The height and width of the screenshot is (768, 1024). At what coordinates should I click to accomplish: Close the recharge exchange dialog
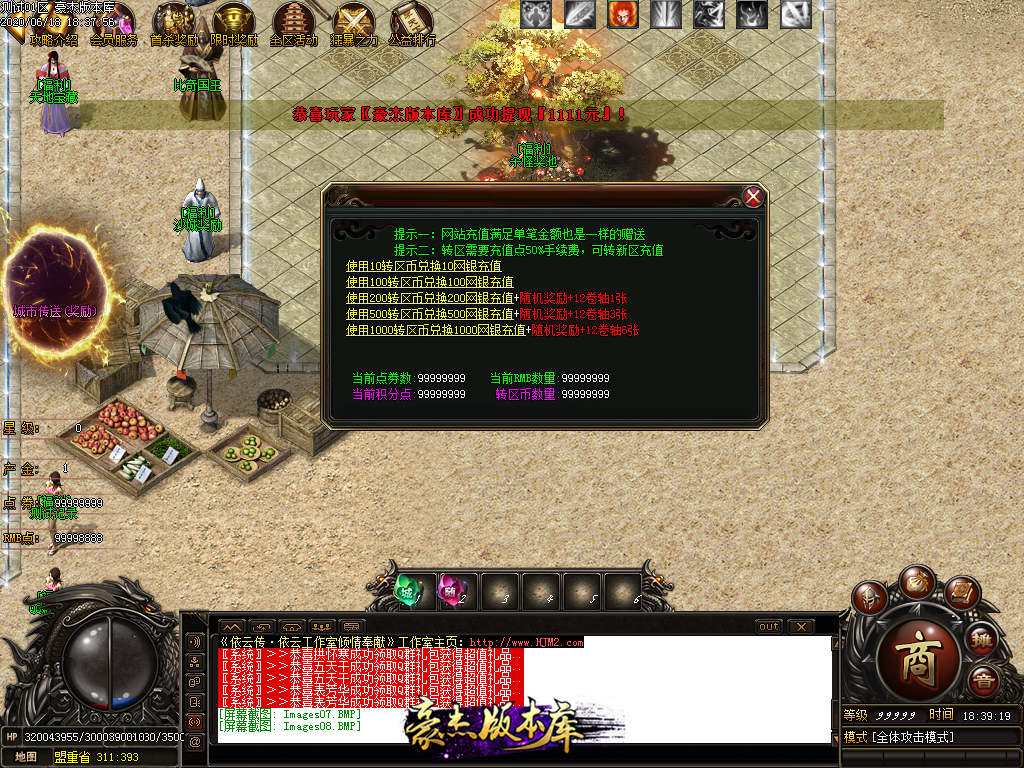click(x=754, y=197)
